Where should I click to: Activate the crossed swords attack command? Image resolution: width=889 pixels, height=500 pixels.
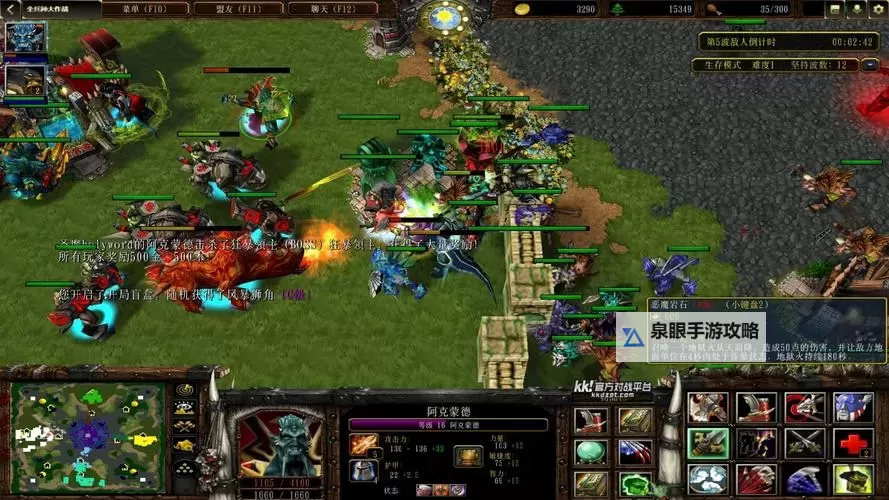(804, 443)
